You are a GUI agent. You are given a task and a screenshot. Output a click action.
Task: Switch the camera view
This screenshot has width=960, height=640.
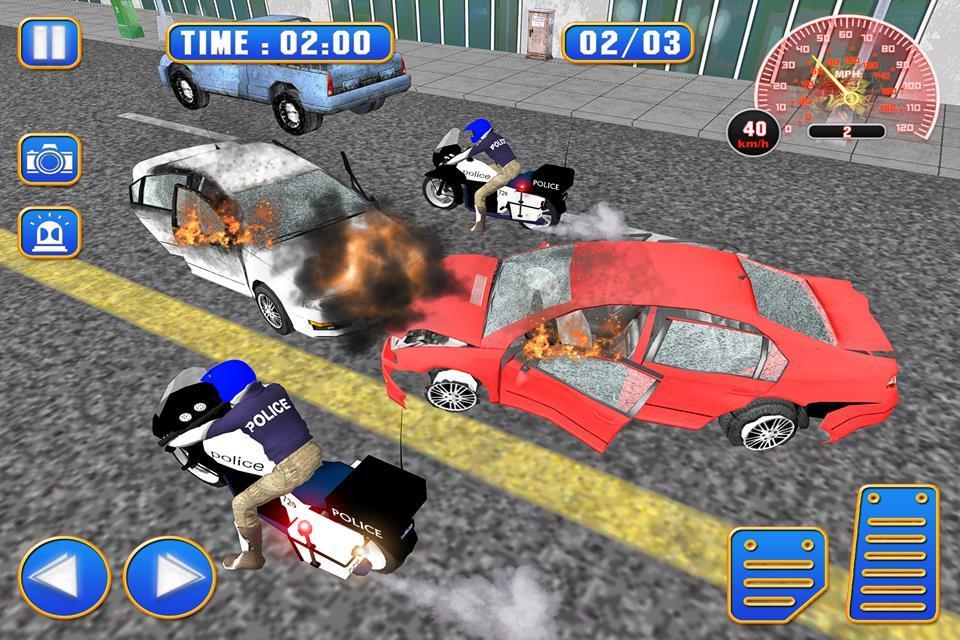tap(49, 159)
